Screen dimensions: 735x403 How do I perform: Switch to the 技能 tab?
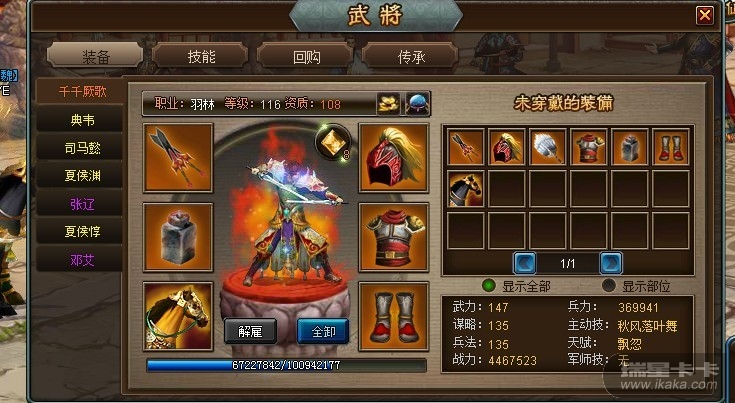click(200, 56)
